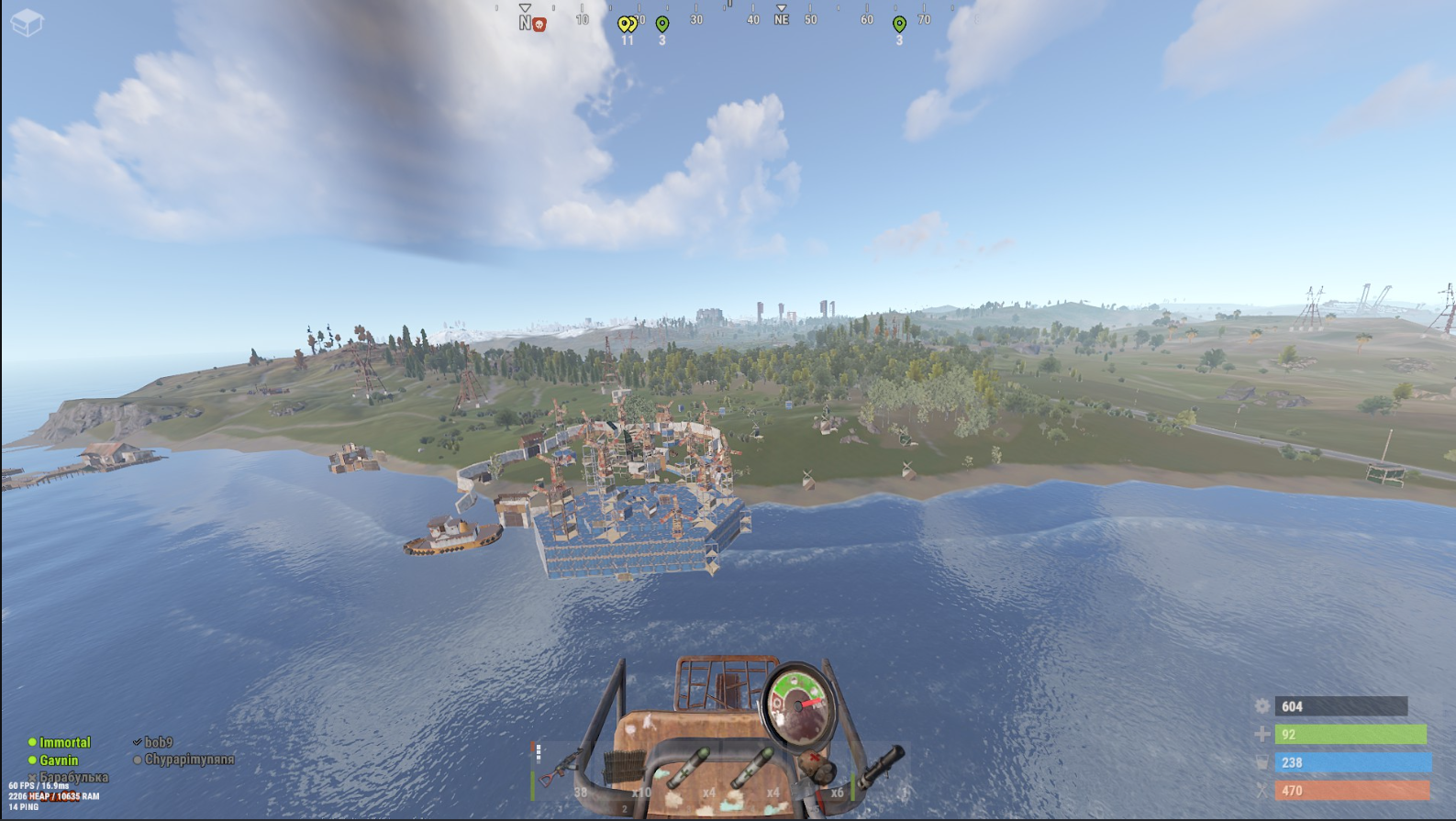Screen dimensions: 1456x821
Task: Select teammate Immortal in team list
Action: click(64, 742)
